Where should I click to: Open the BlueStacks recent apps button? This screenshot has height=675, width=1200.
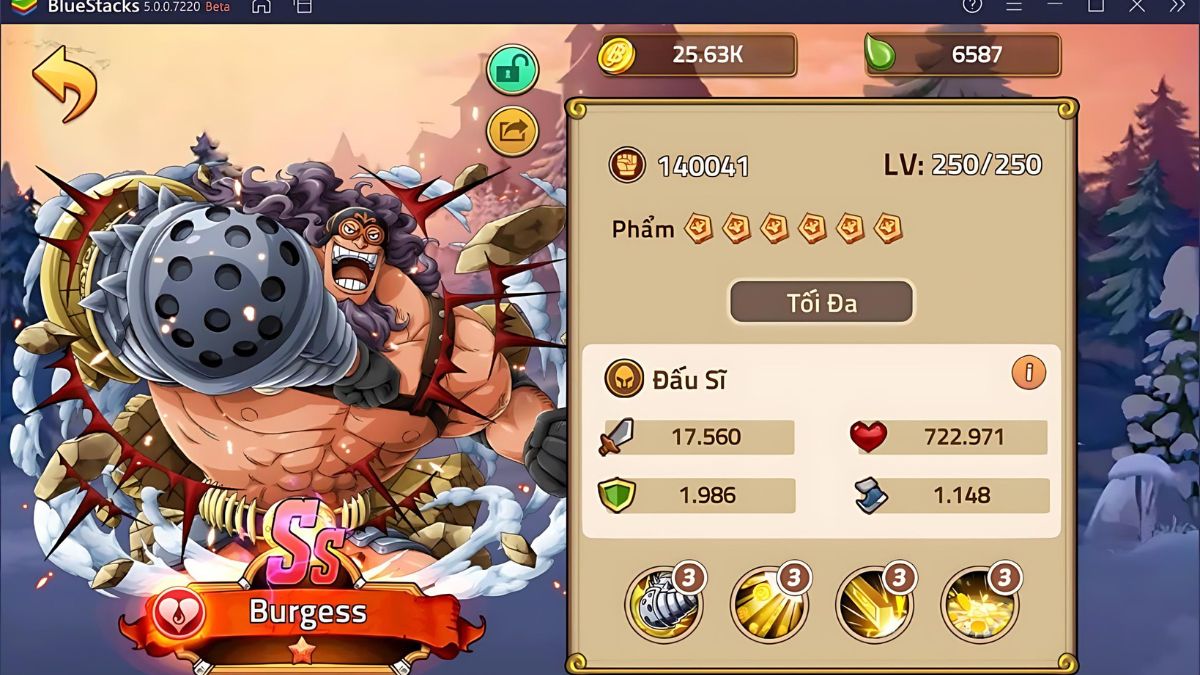coord(302,7)
